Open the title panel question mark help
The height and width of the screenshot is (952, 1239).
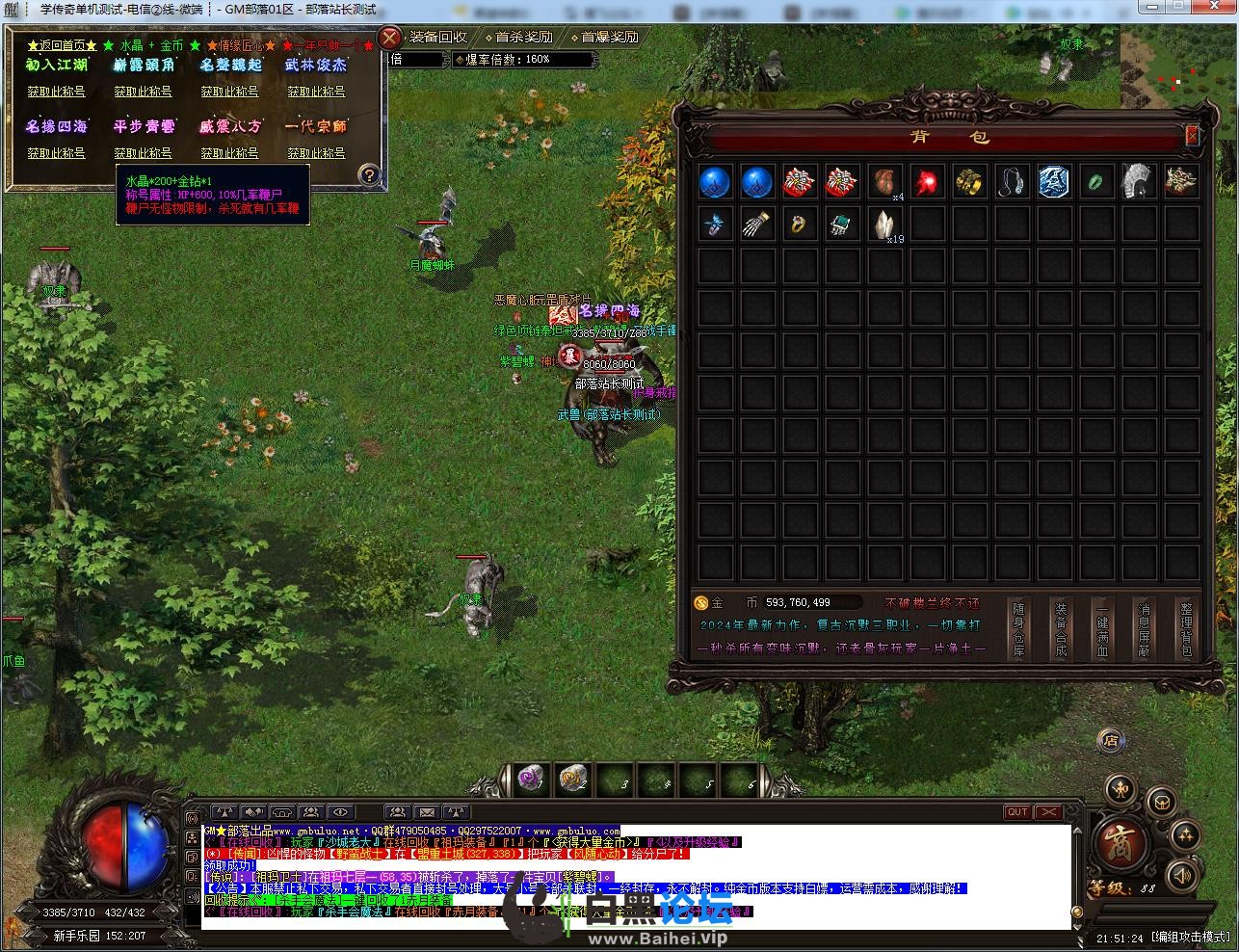[x=369, y=175]
